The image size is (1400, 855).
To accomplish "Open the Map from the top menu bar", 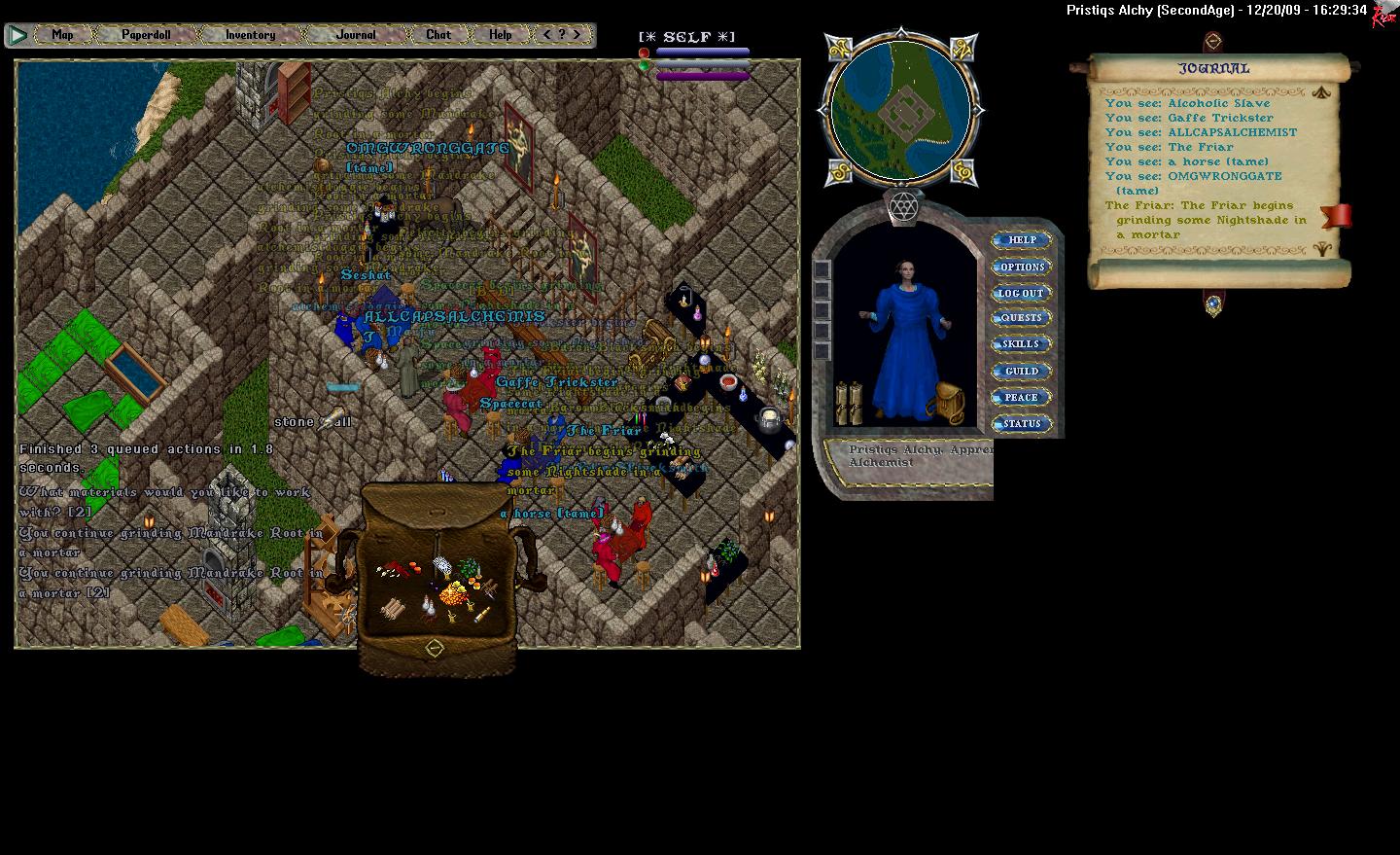I will pos(62,35).
